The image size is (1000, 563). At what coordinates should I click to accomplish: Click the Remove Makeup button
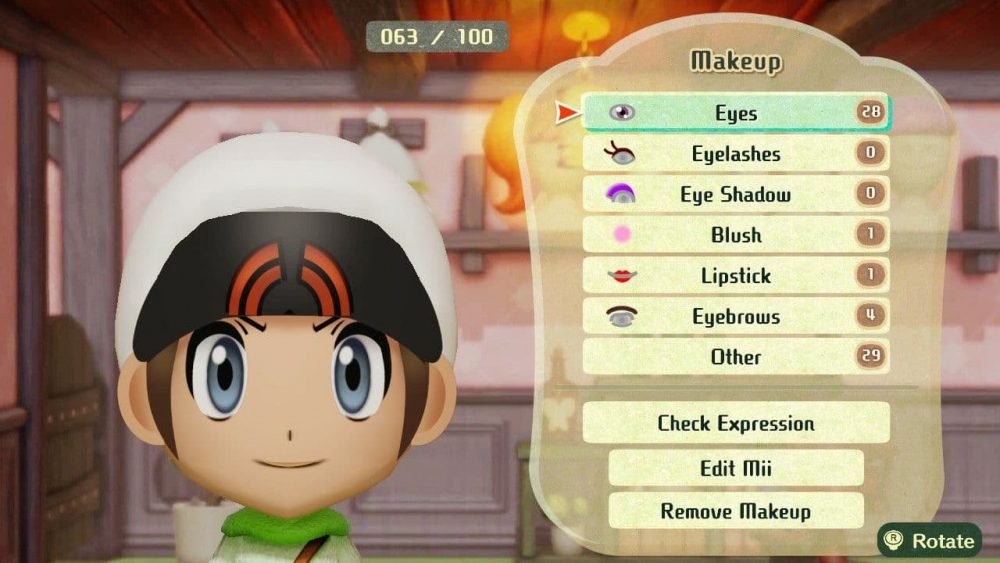[x=735, y=511]
